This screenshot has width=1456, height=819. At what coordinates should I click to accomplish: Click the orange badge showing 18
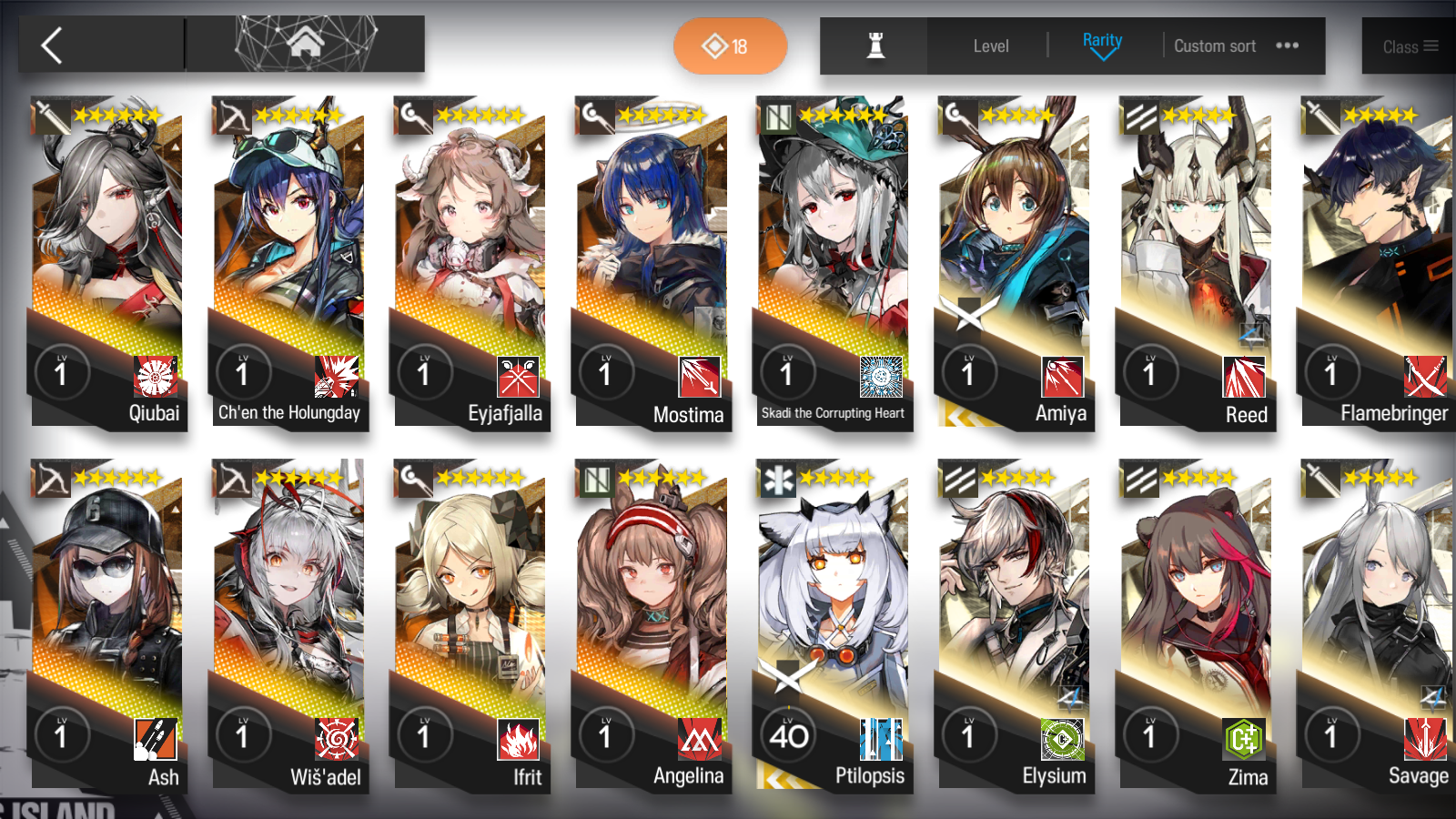coord(731,45)
